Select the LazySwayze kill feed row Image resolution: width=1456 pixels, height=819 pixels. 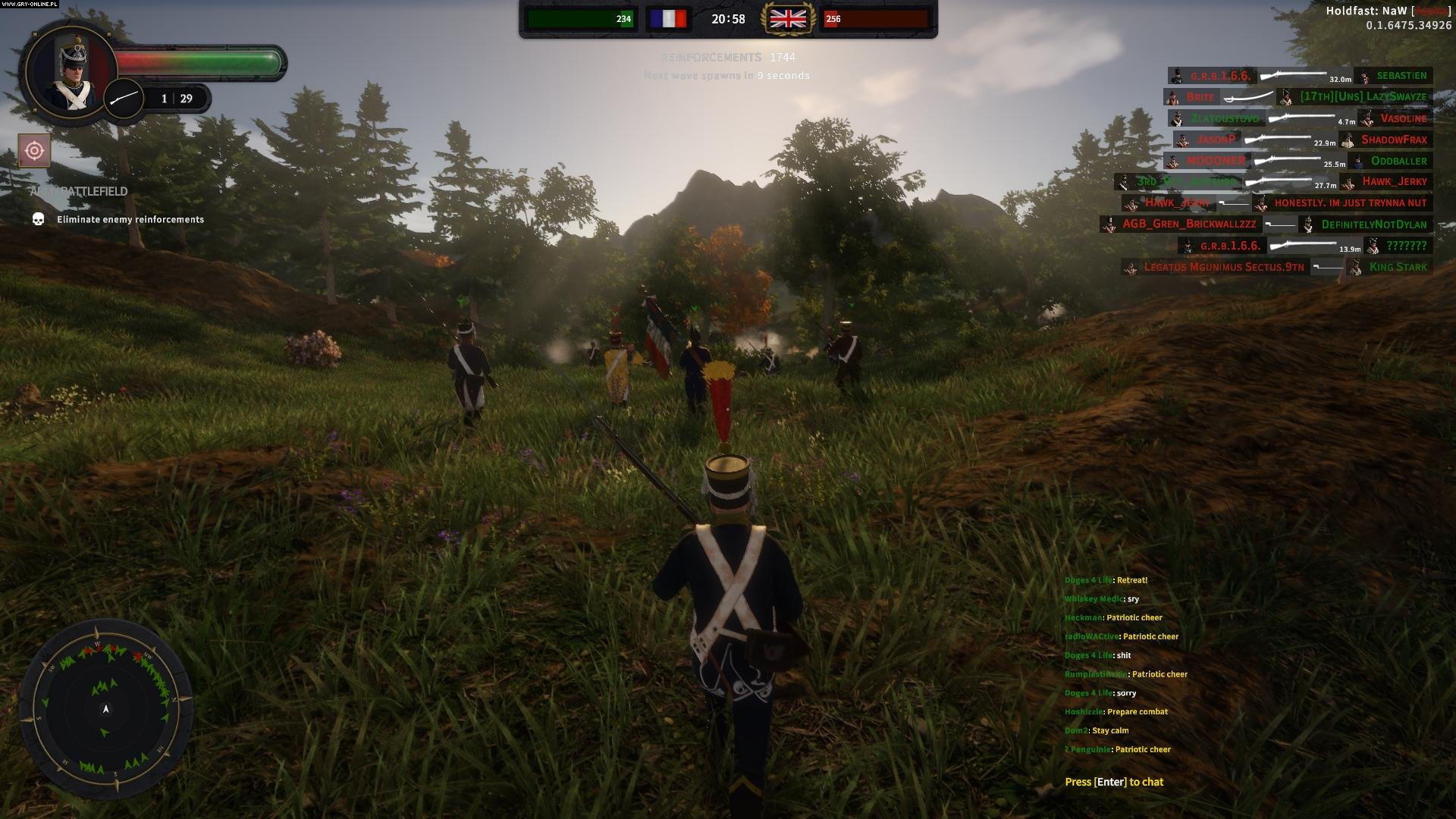pyautogui.click(x=1363, y=97)
